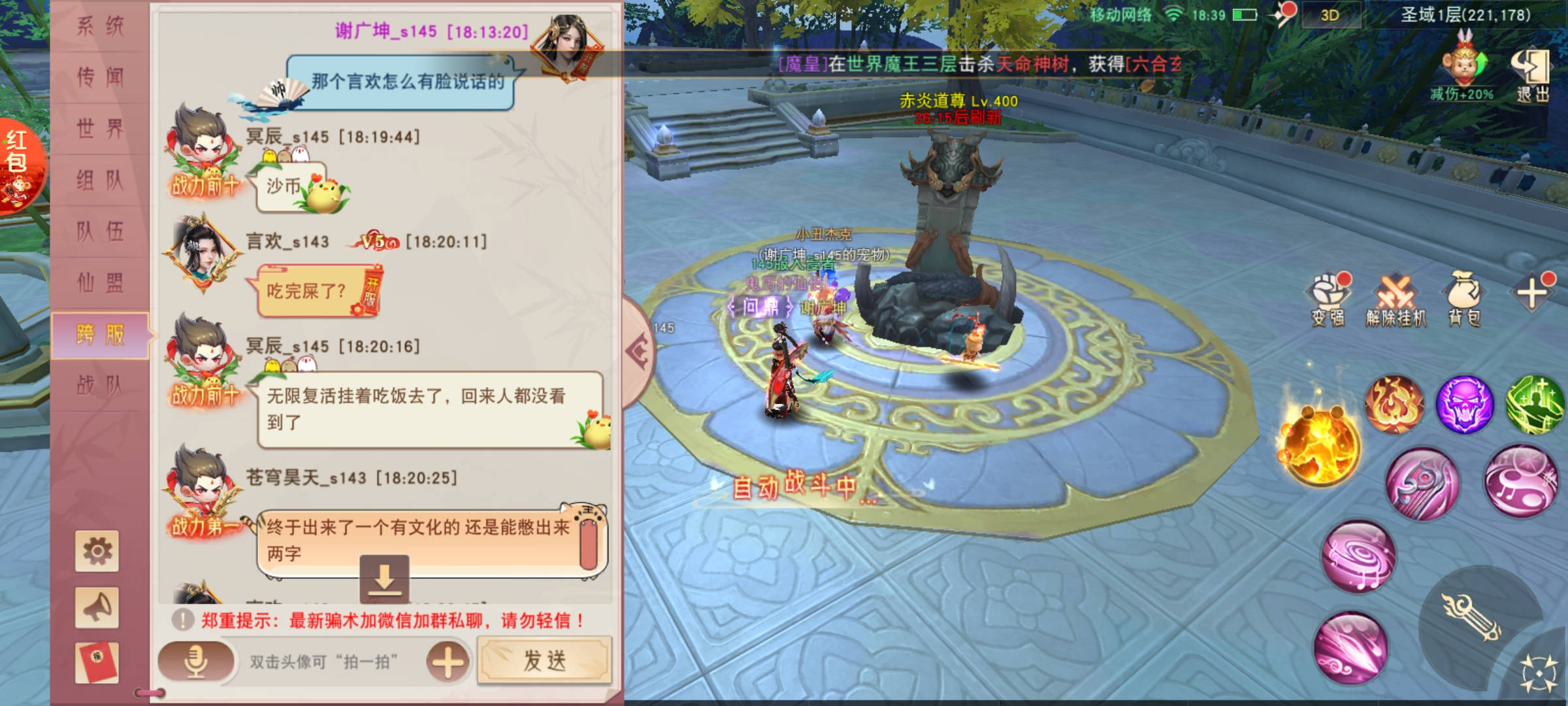The image size is (1568, 706).
Task: Switch to the 系统 chat channel
Action: coord(100,26)
